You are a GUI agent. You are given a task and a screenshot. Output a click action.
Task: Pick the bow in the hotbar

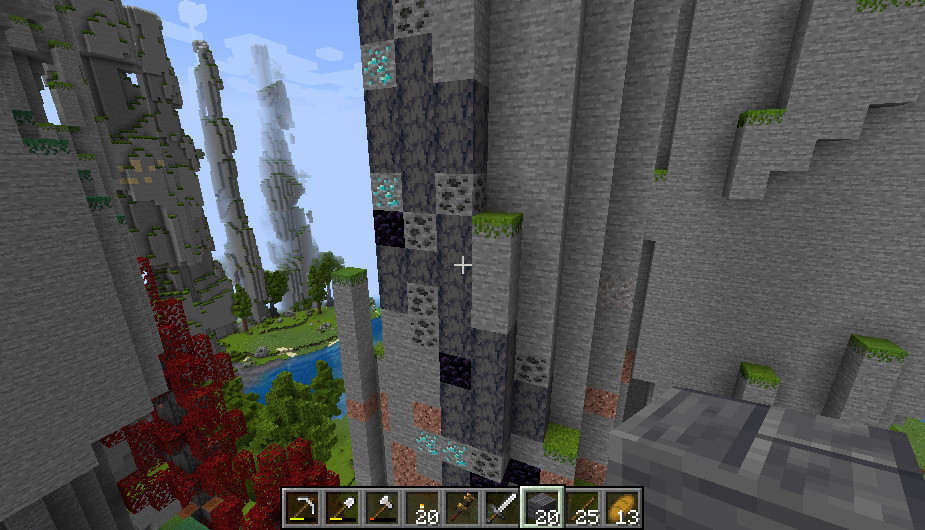(461, 508)
